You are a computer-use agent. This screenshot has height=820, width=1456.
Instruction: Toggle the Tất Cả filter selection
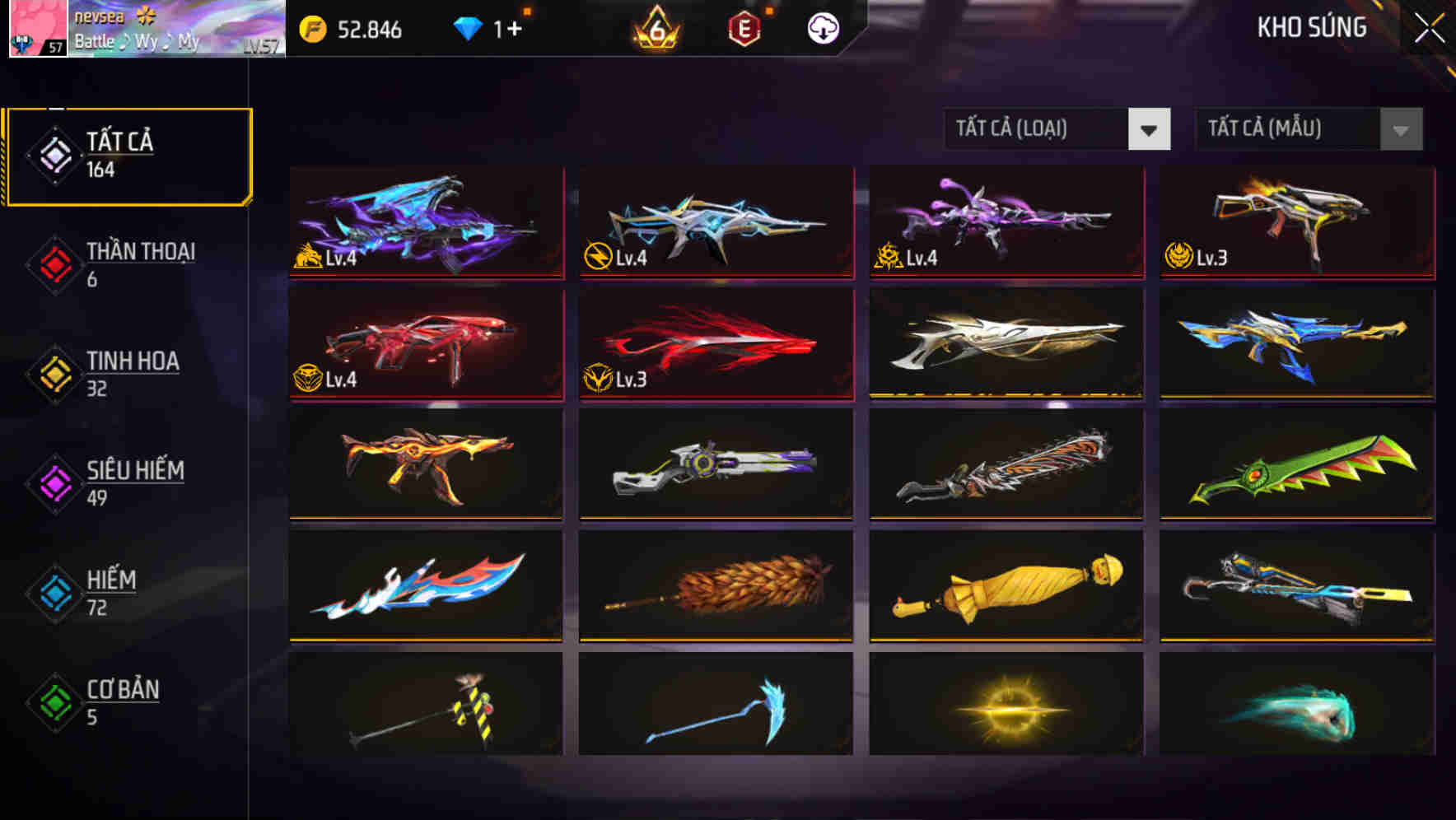[128, 153]
